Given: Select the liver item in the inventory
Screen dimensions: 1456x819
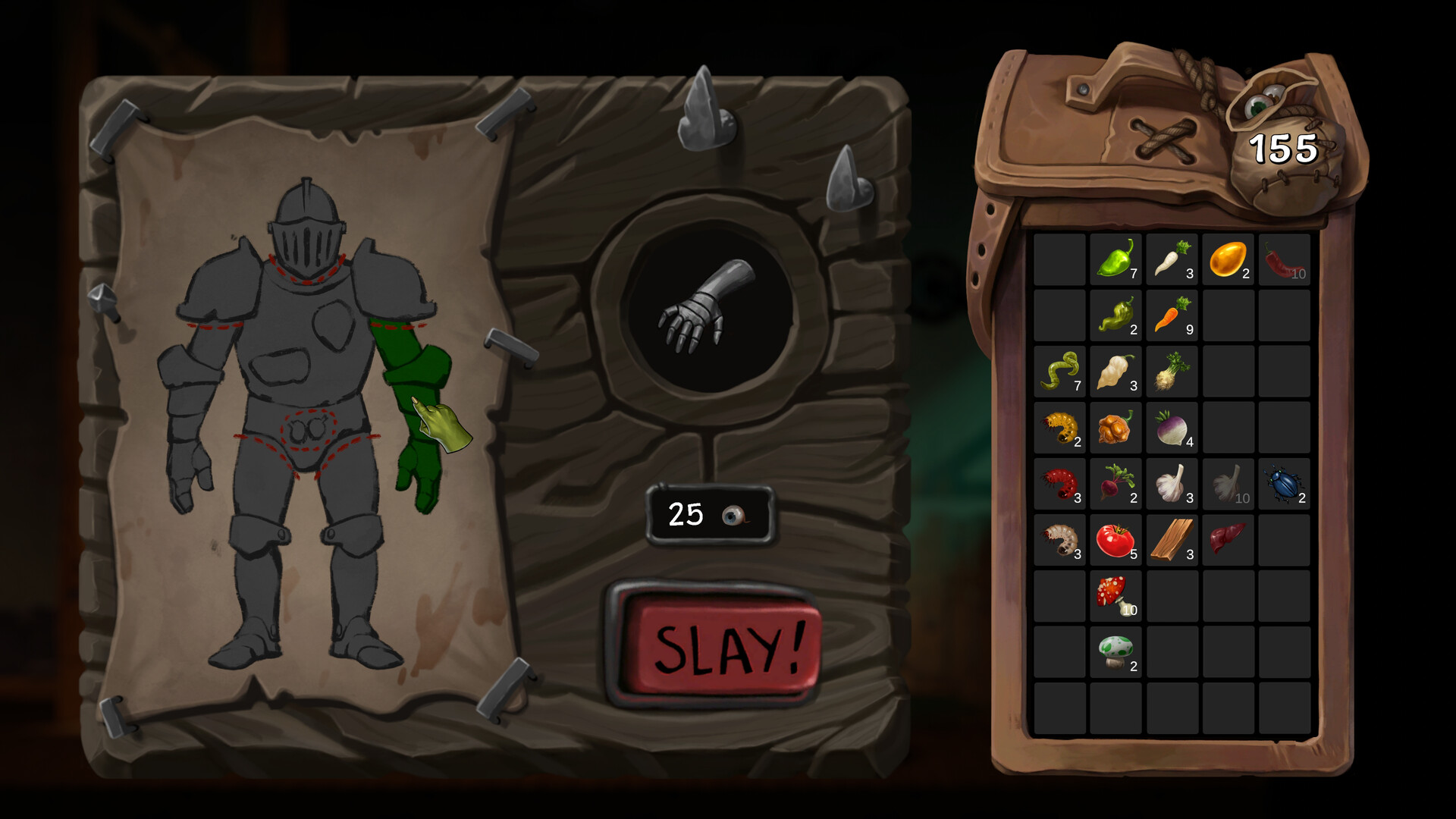Looking at the screenshot, I should pyautogui.click(x=1227, y=540).
